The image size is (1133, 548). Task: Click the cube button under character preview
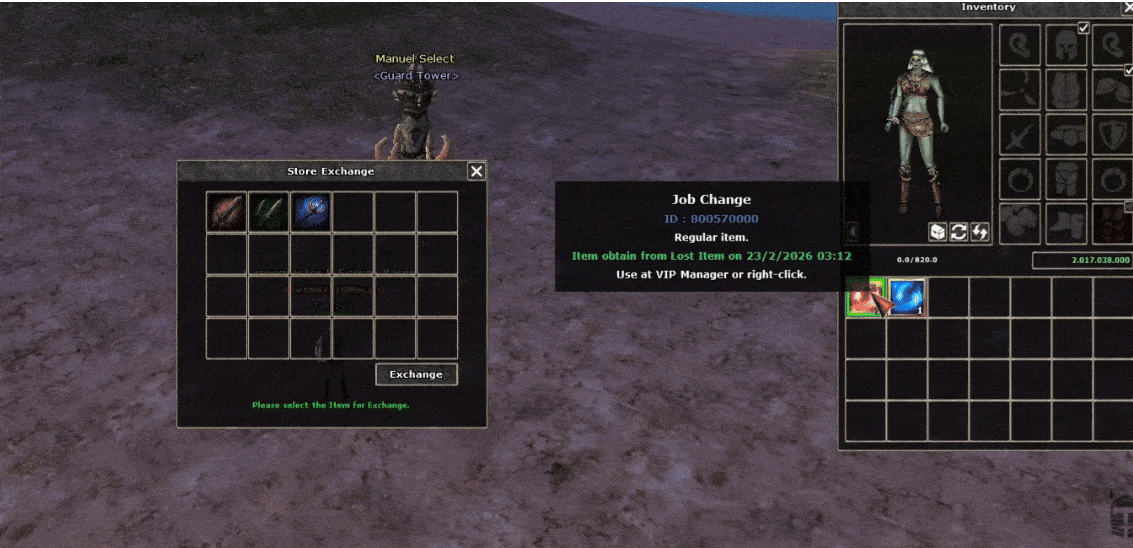click(x=937, y=232)
